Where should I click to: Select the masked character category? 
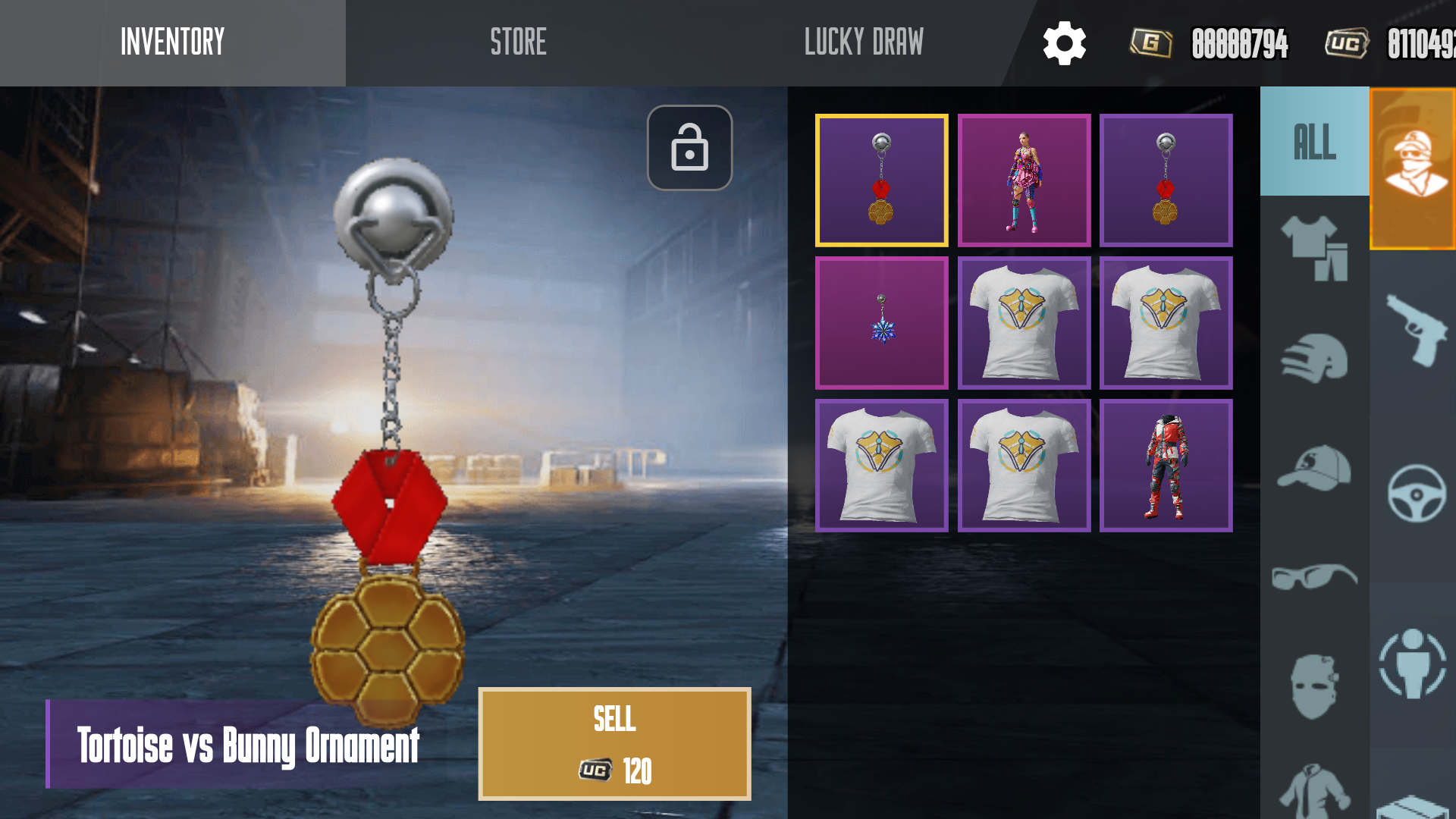click(1414, 168)
